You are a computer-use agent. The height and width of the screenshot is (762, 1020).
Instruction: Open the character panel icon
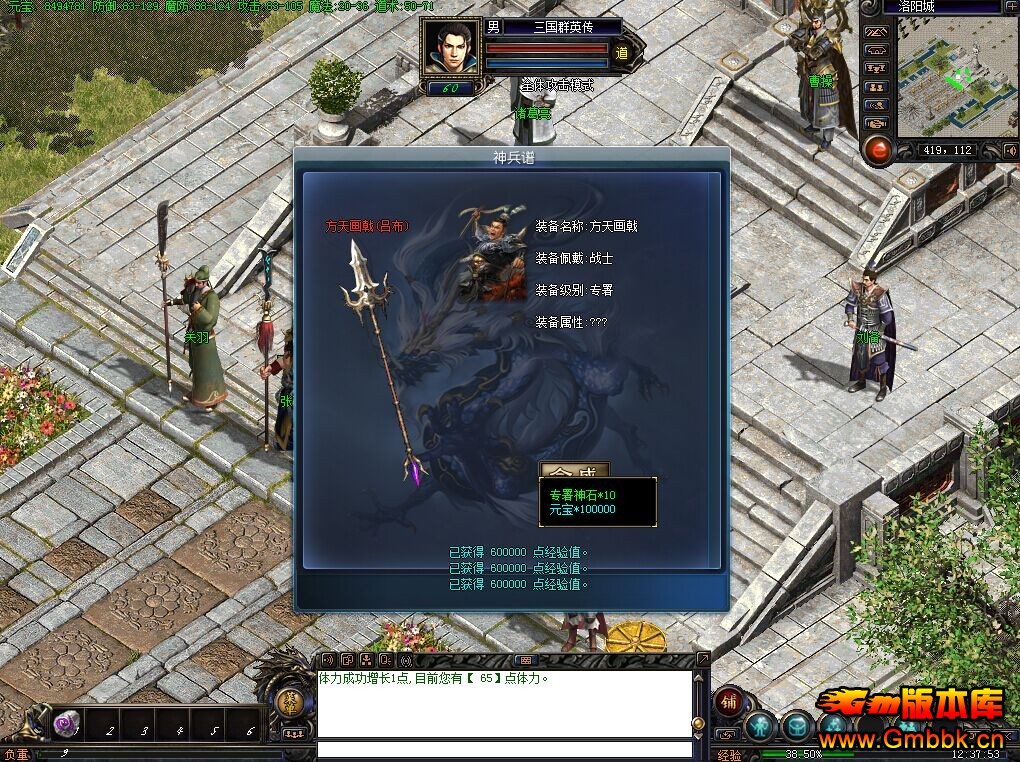760,726
